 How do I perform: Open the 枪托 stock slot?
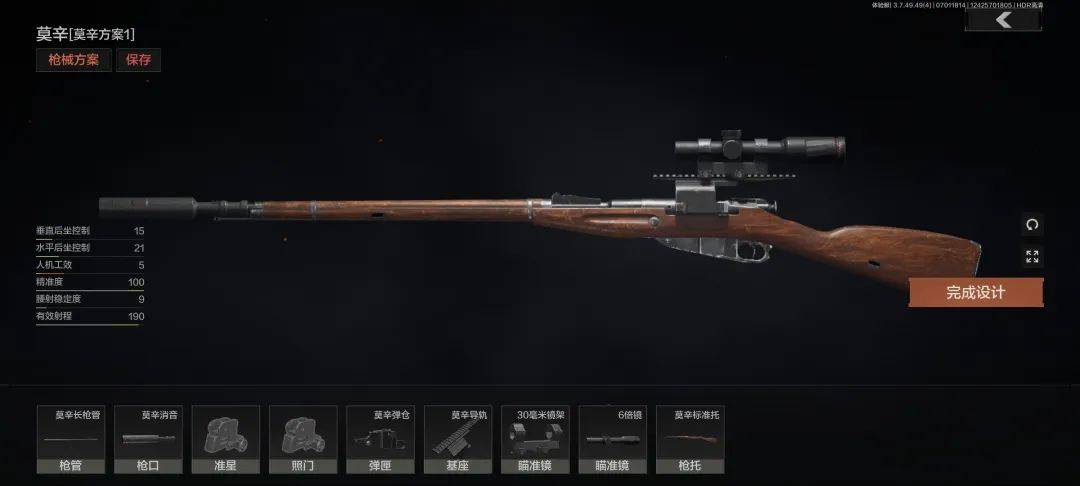[x=690, y=439]
